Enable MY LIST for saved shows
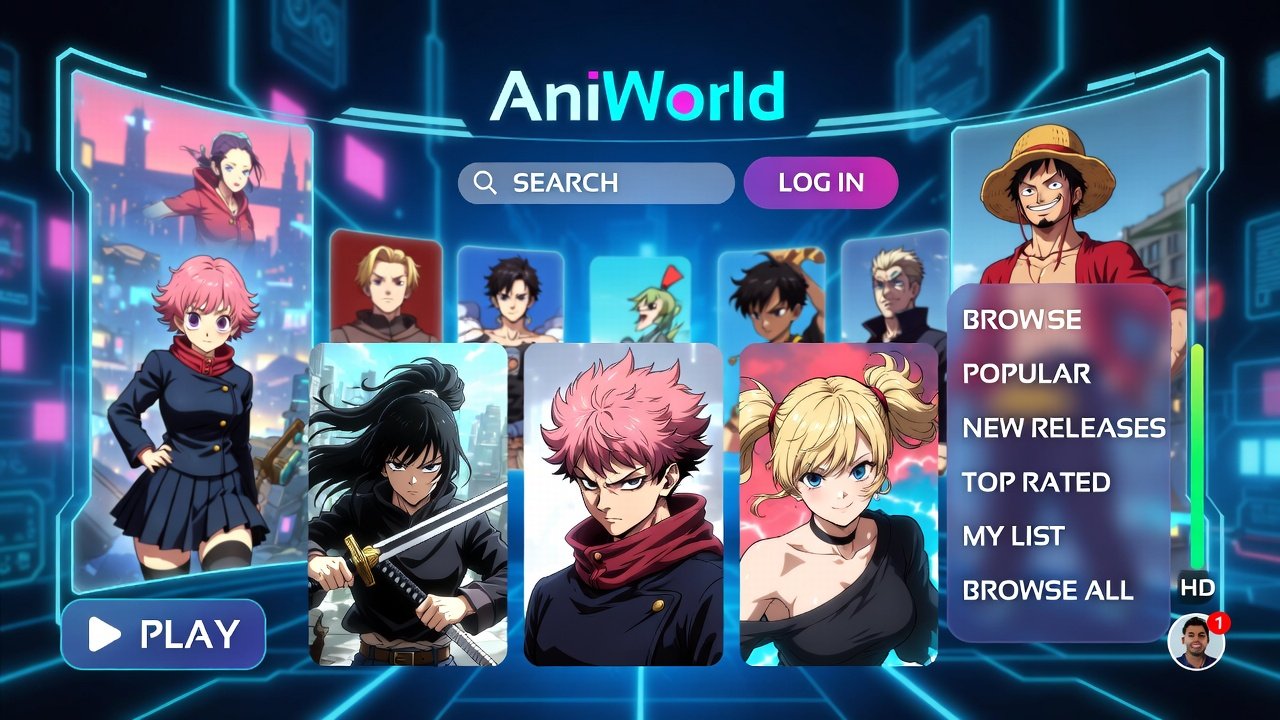The height and width of the screenshot is (720, 1280). tap(1012, 536)
